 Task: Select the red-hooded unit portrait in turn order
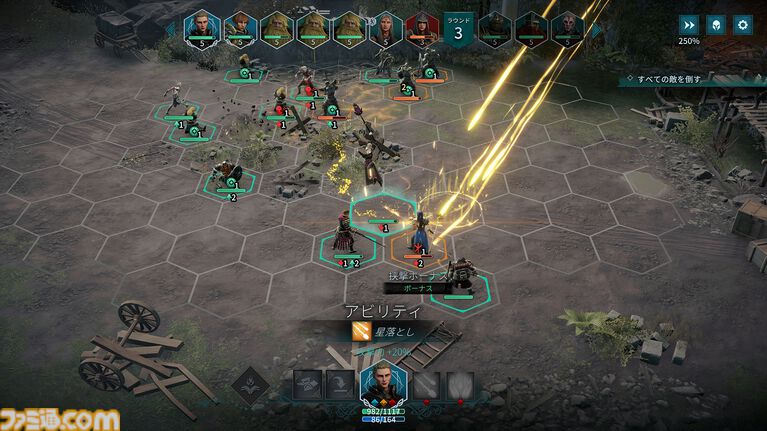(421, 28)
